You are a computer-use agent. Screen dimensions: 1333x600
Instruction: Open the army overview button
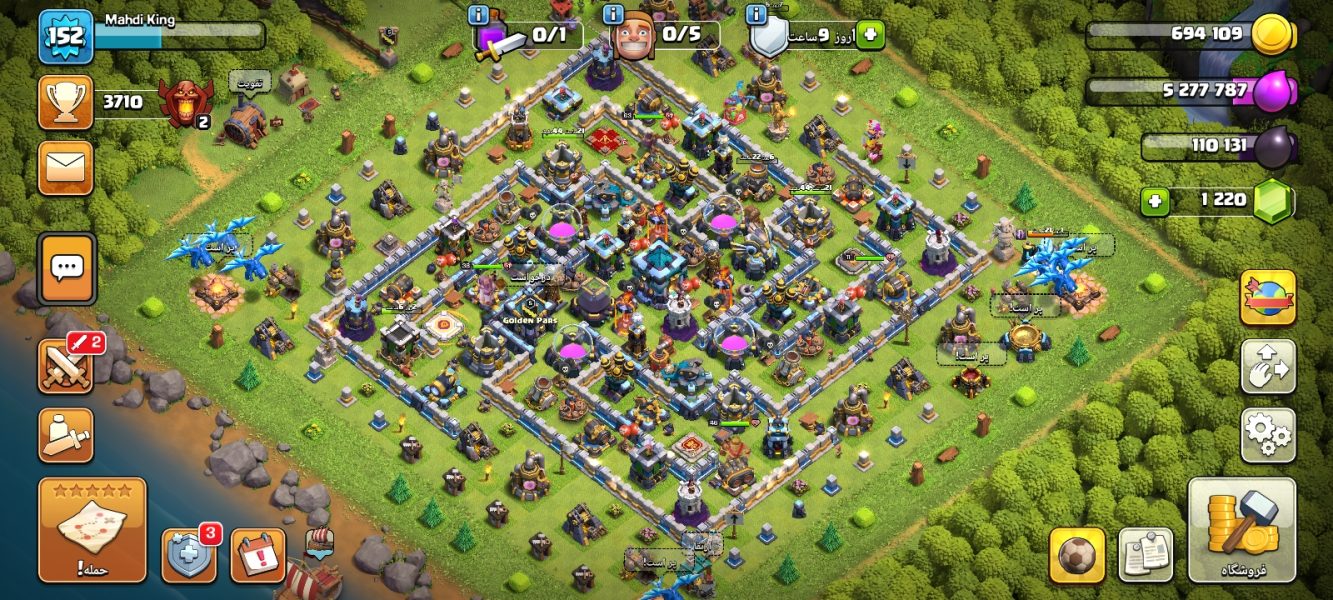(x=66, y=435)
